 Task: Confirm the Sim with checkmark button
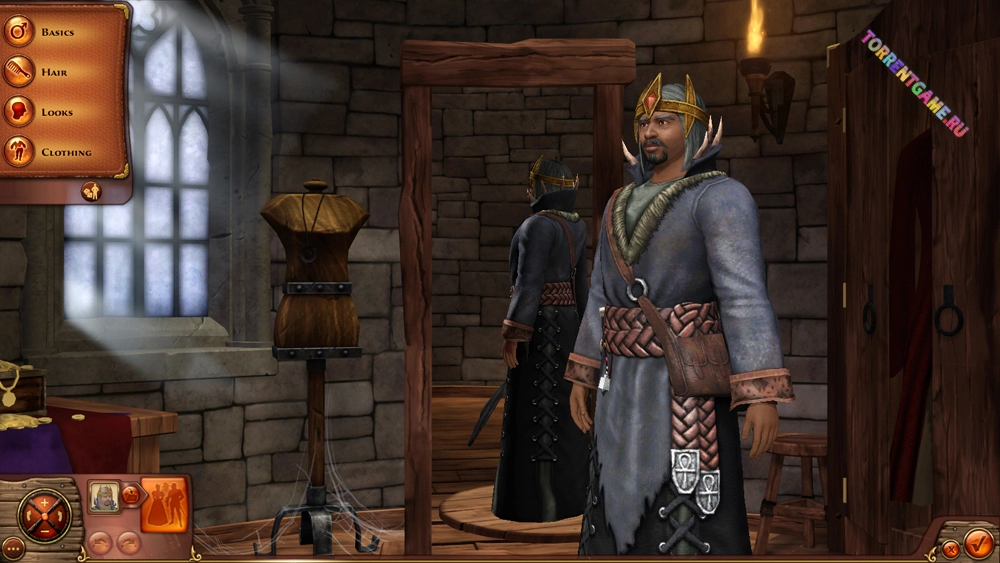tap(979, 543)
